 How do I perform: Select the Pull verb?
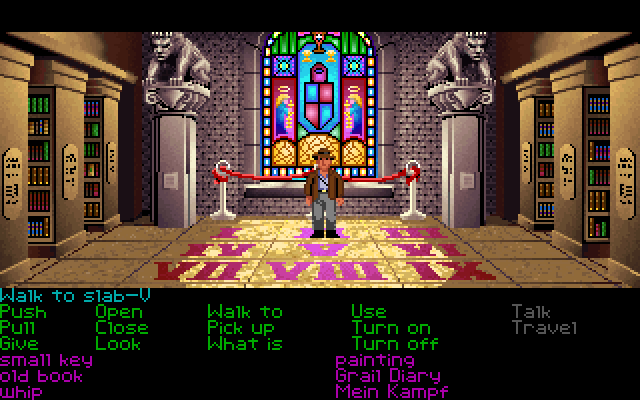click(x=21, y=328)
